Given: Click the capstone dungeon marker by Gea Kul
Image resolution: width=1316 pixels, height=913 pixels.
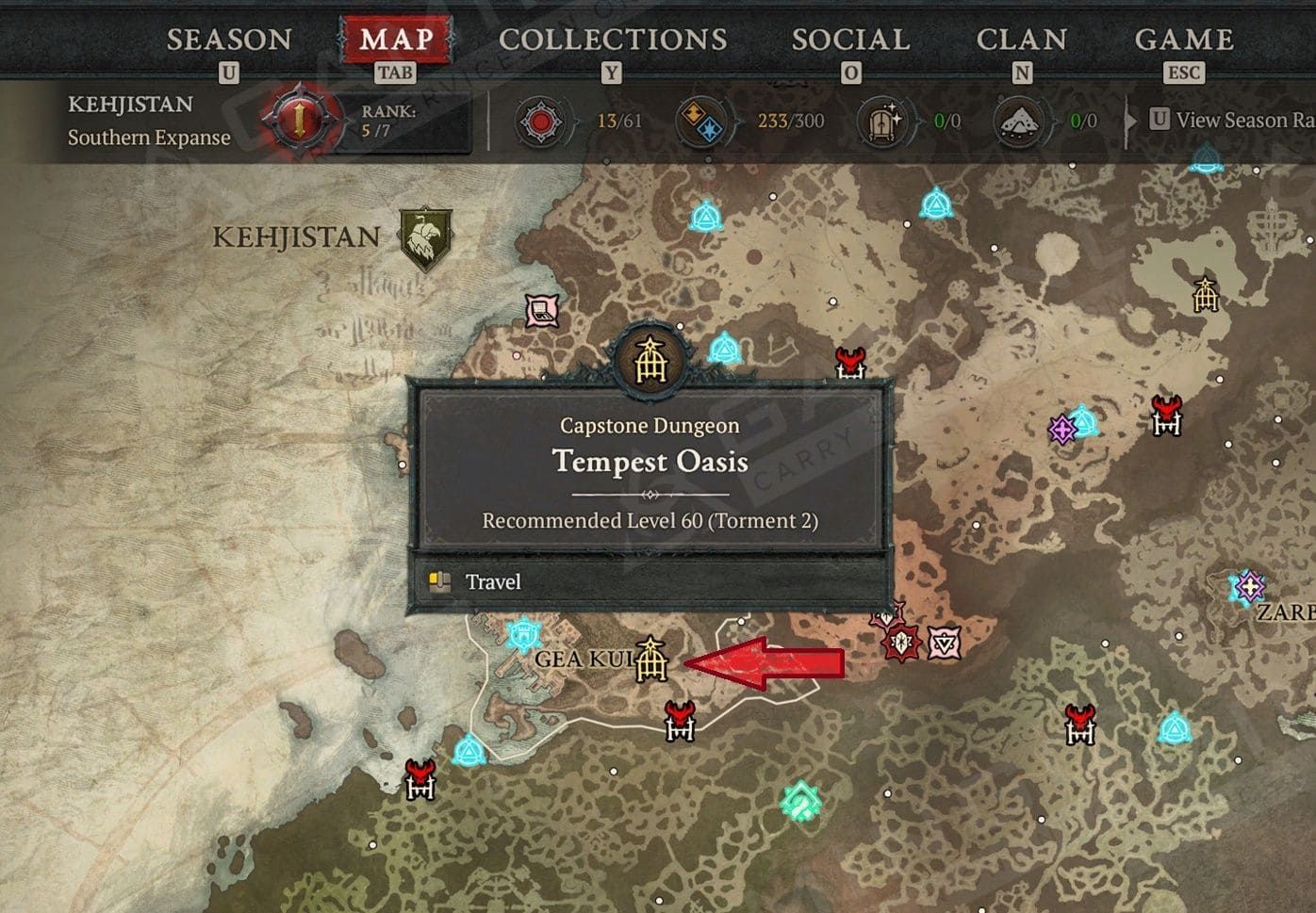Looking at the screenshot, I should (x=650, y=659).
